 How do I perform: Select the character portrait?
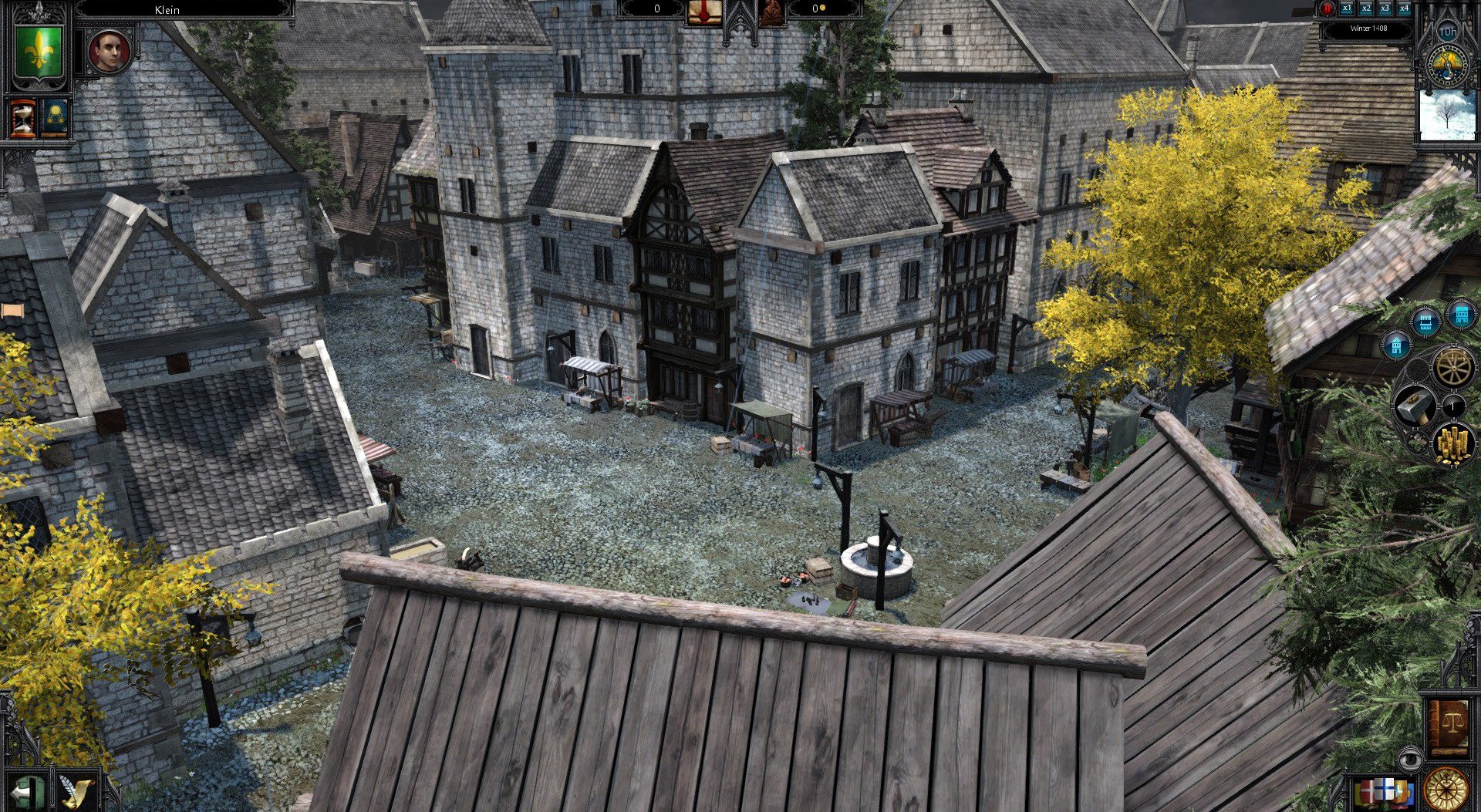click(x=109, y=52)
